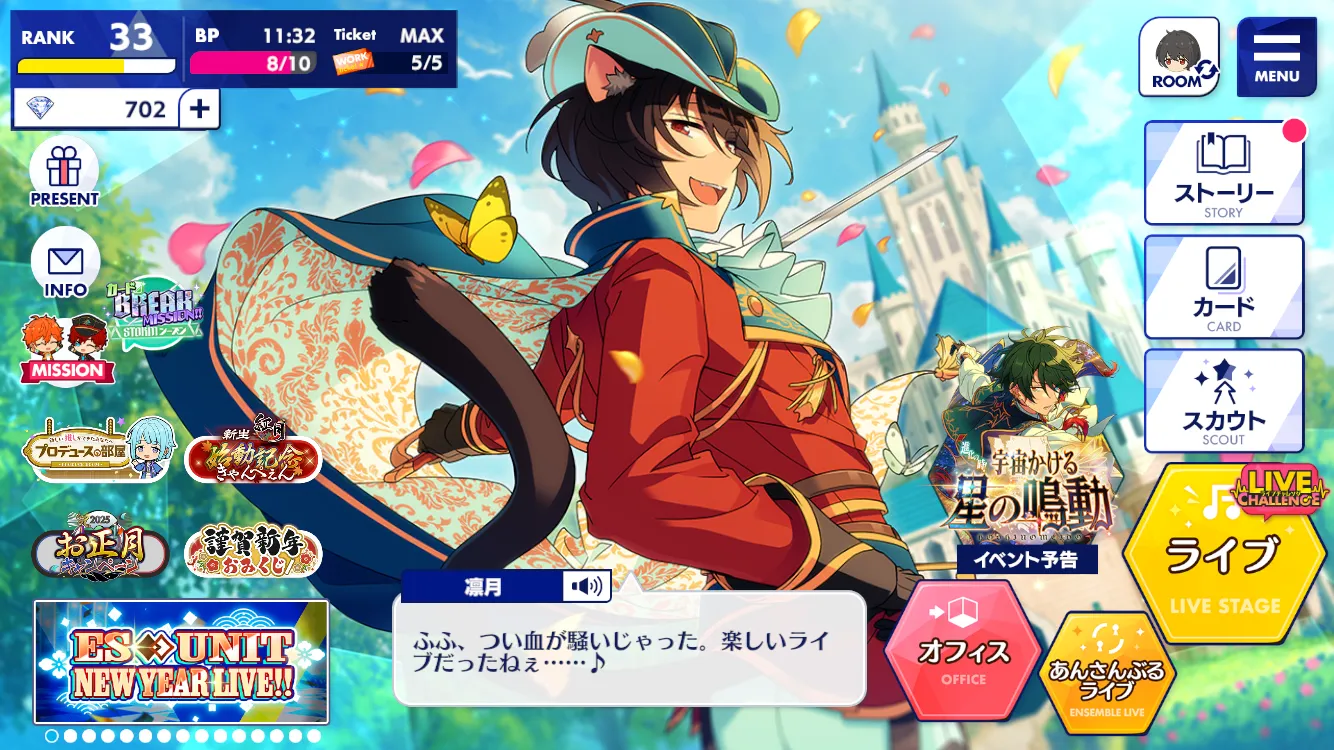This screenshot has width=1334, height=750.
Task: Open the 2025 New Year campaign banner
Action: click(x=99, y=547)
